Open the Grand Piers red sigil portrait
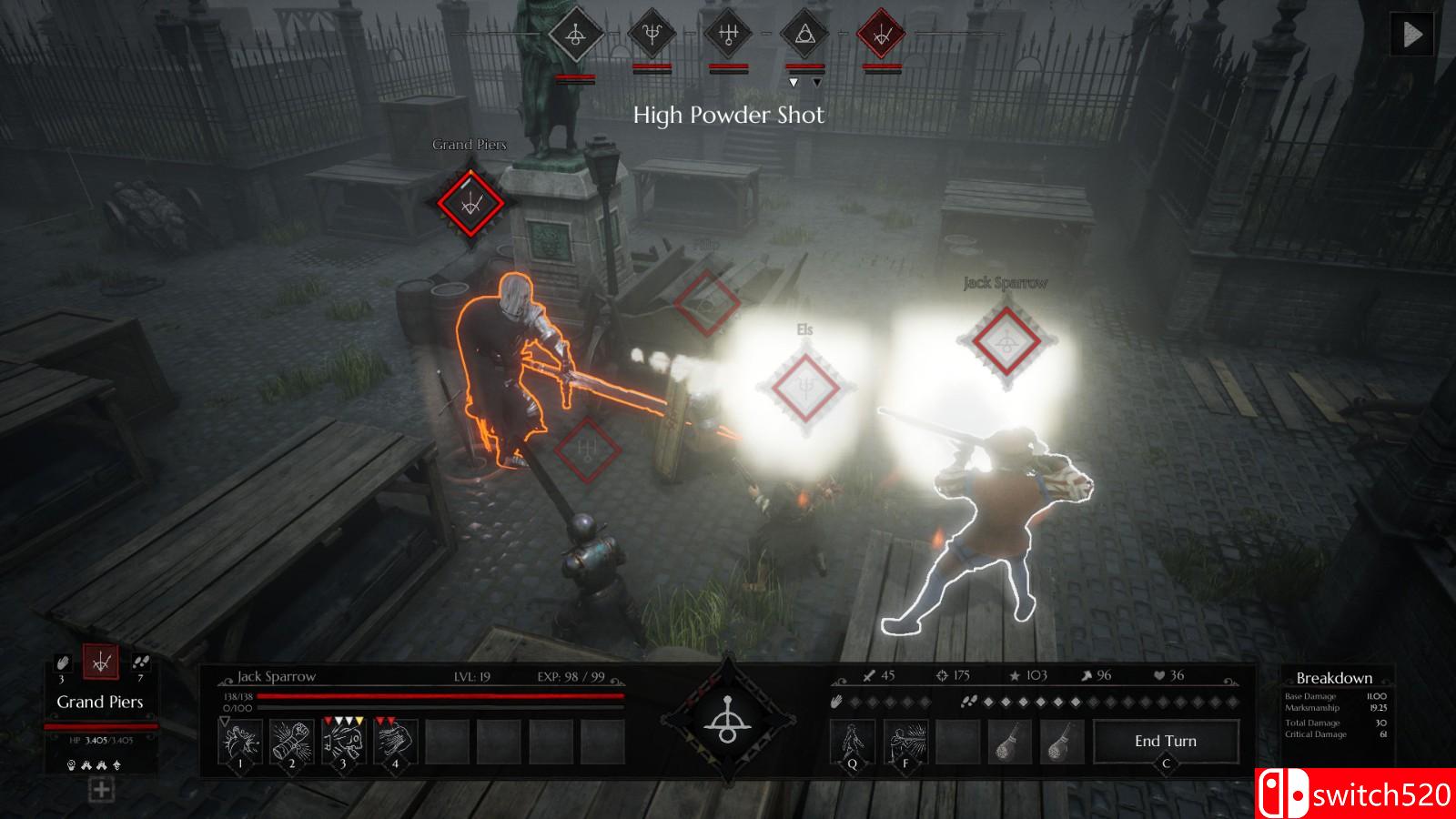1456x819 pixels. pyautogui.click(x=101, y=662)
